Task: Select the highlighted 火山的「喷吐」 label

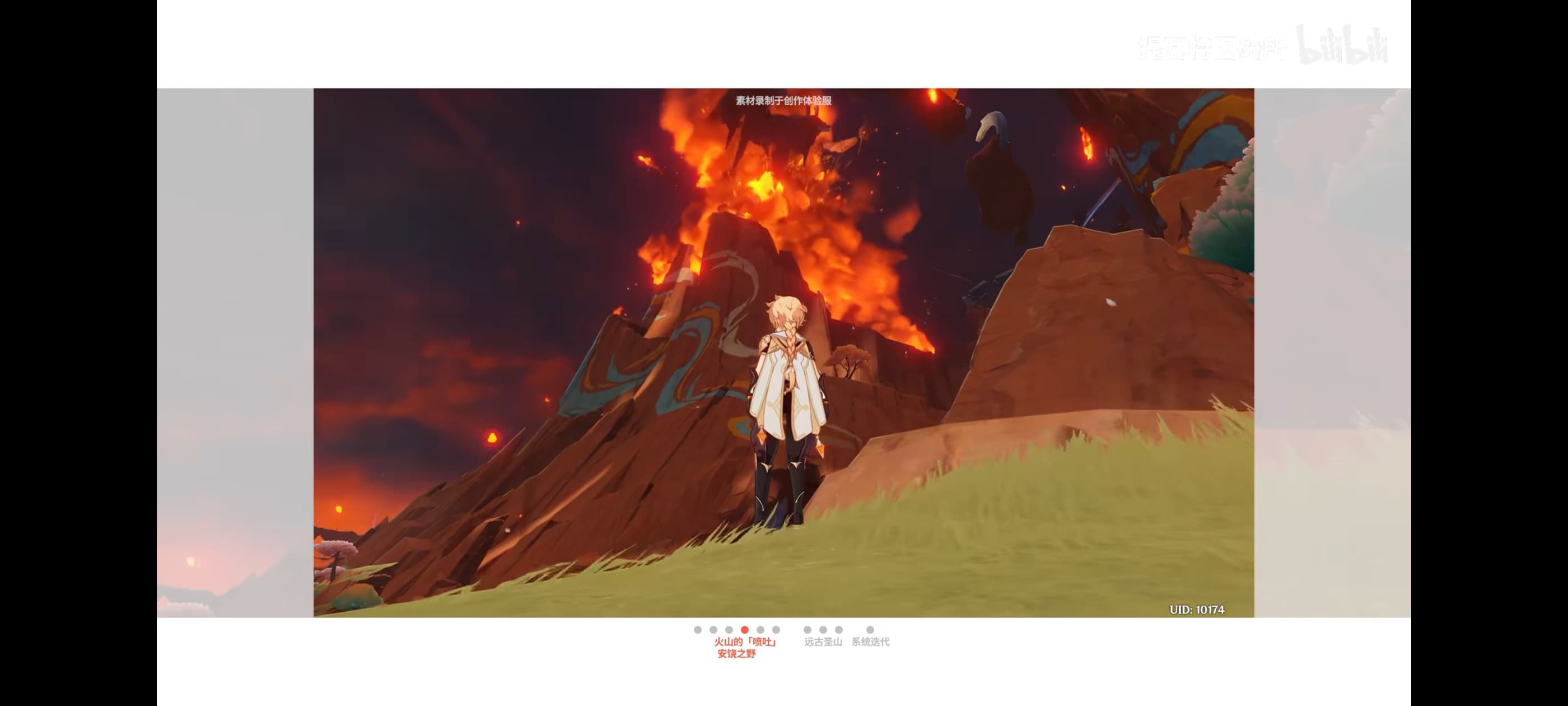Action: point(745,642)
